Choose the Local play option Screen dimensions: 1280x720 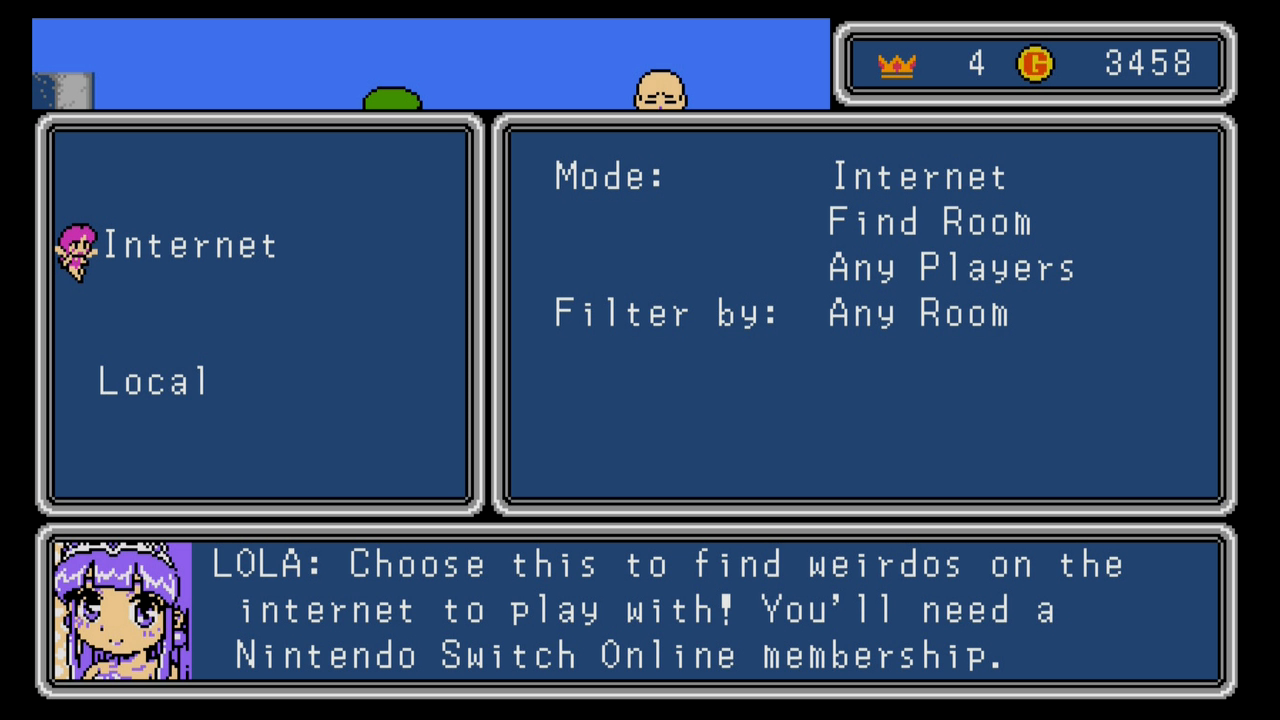point(154,382)
